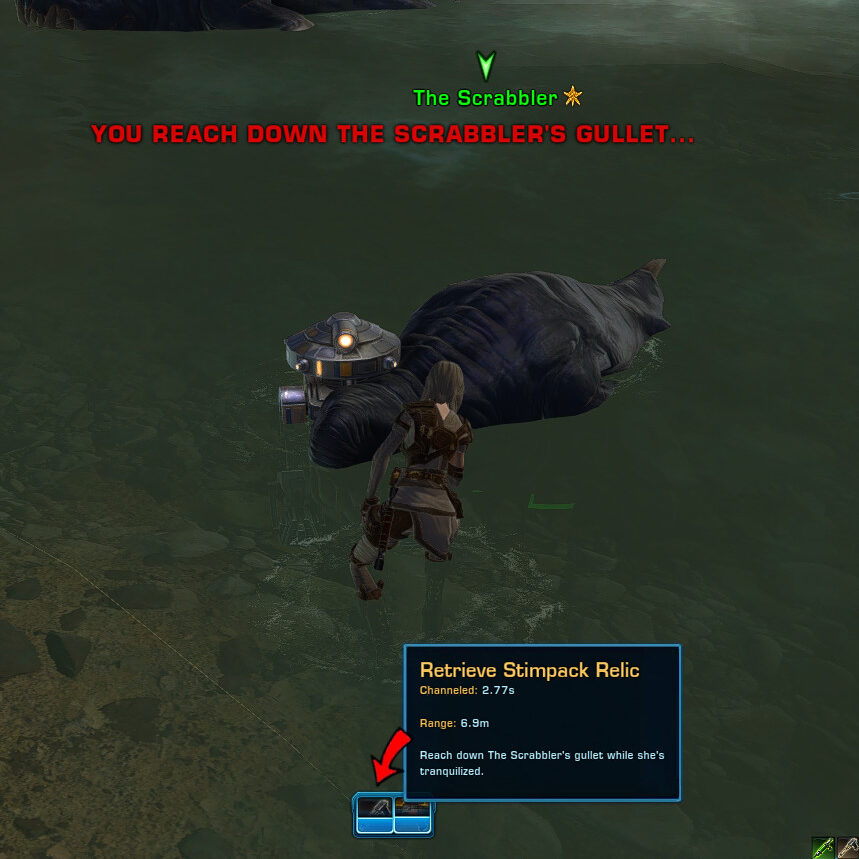
Task: Select the green syringe icon
Action: pyautogui.click(x=823, y=847)
